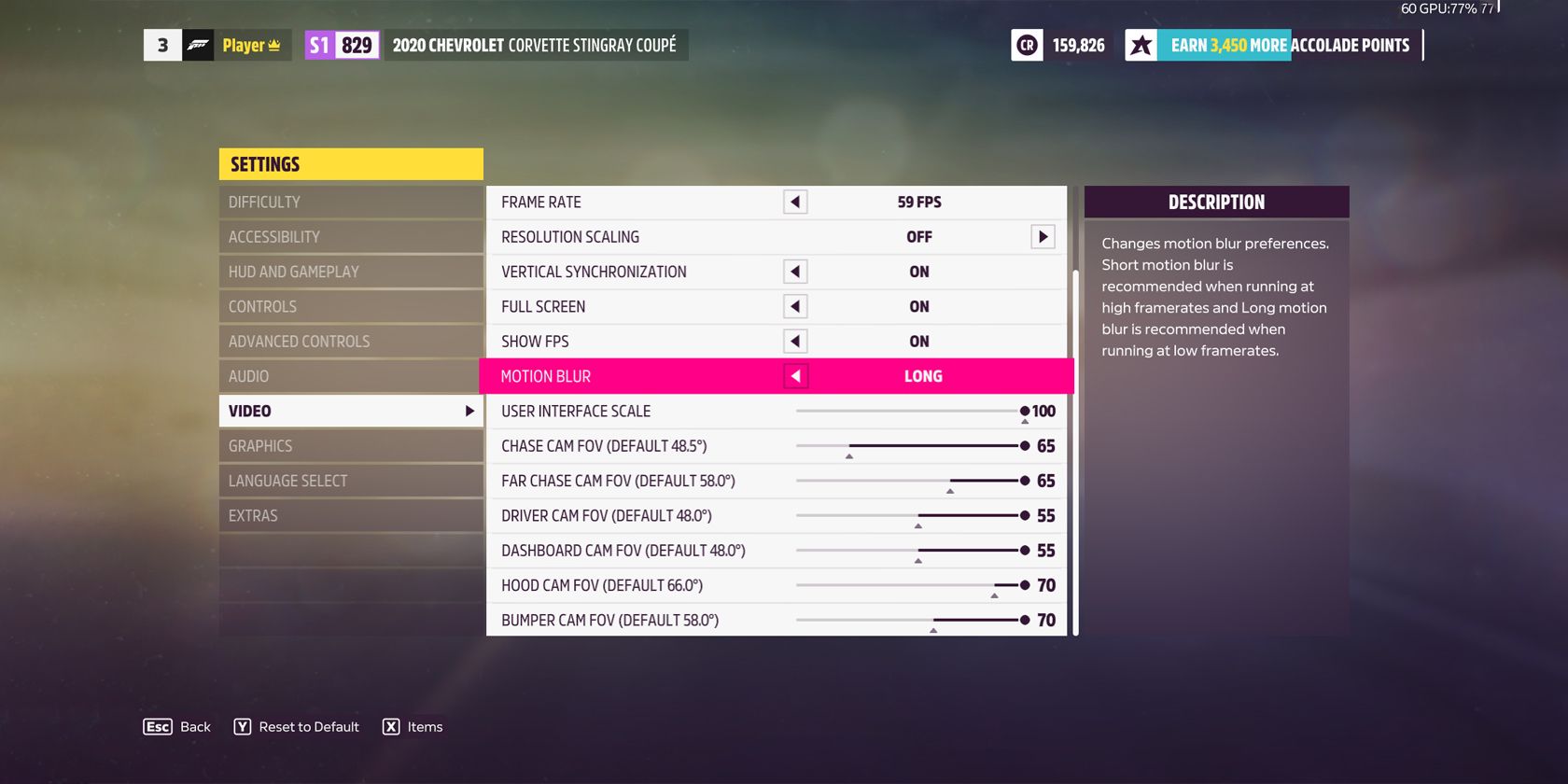Expand the Video settings chevron arrow

(469, 410)
